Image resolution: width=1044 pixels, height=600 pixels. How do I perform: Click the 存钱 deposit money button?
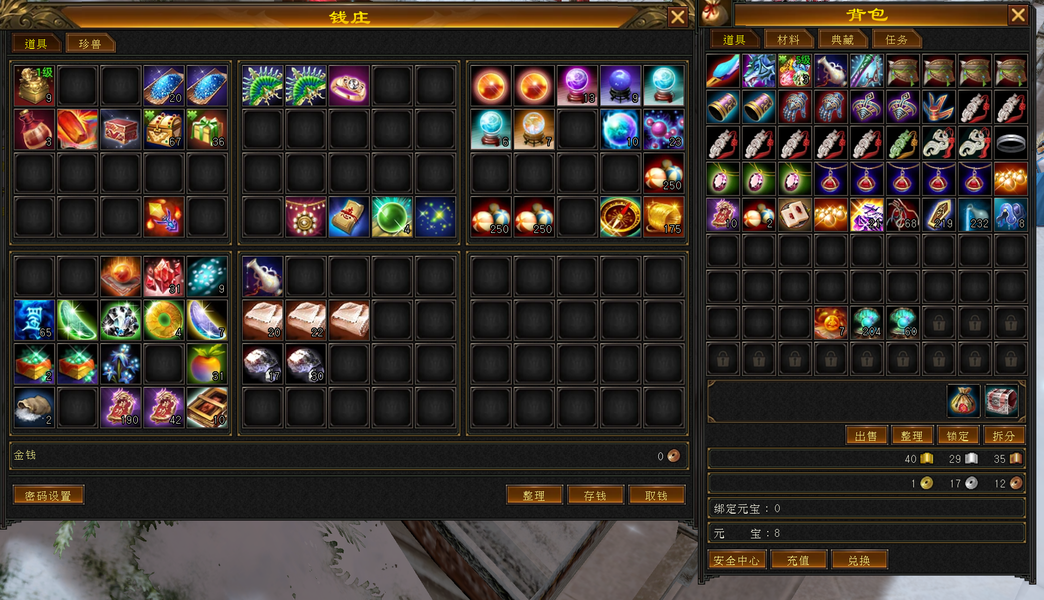[595, 495]
